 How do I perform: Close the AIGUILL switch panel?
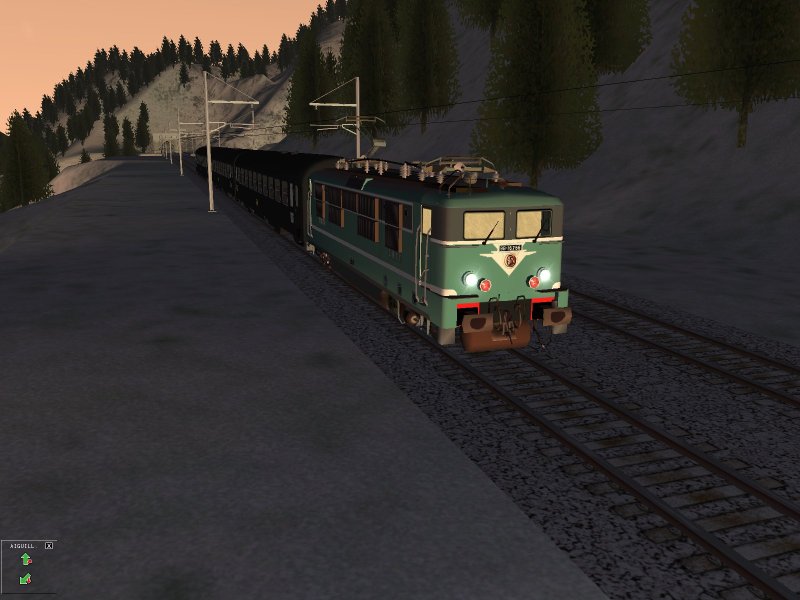pos(49,546)
